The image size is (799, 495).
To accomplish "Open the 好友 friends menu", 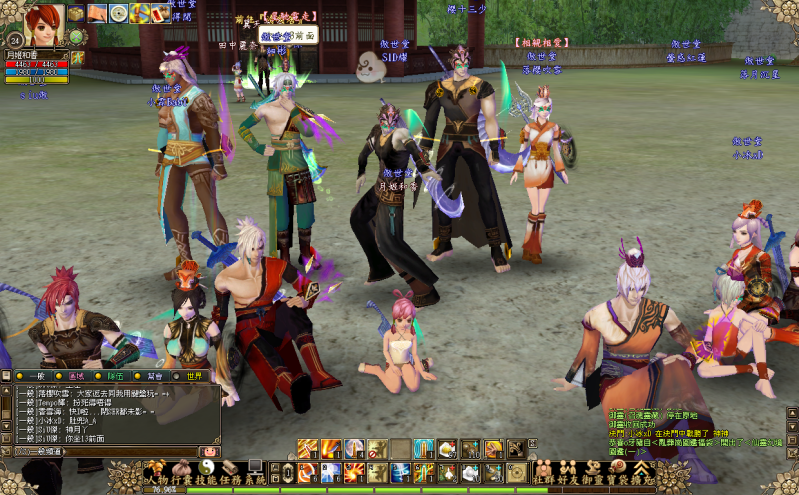I will point(569,472).
